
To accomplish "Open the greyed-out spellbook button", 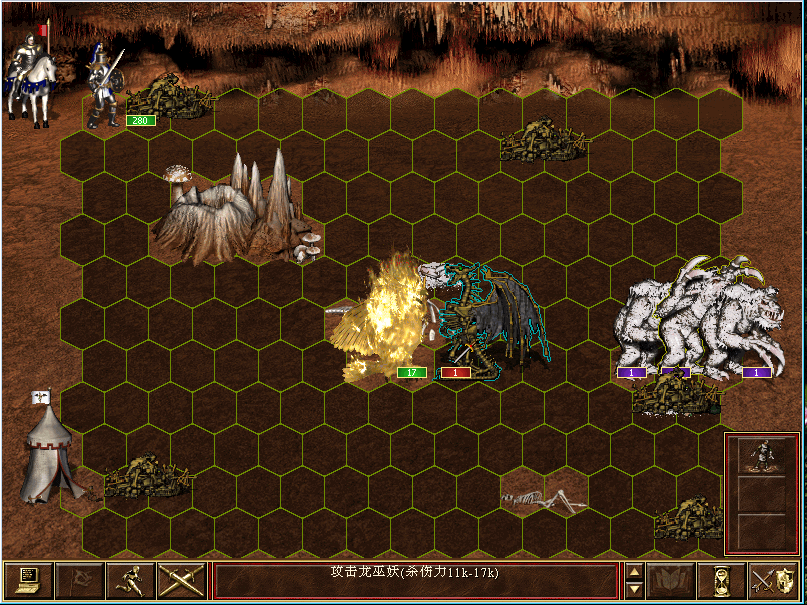I will point(671,580).
